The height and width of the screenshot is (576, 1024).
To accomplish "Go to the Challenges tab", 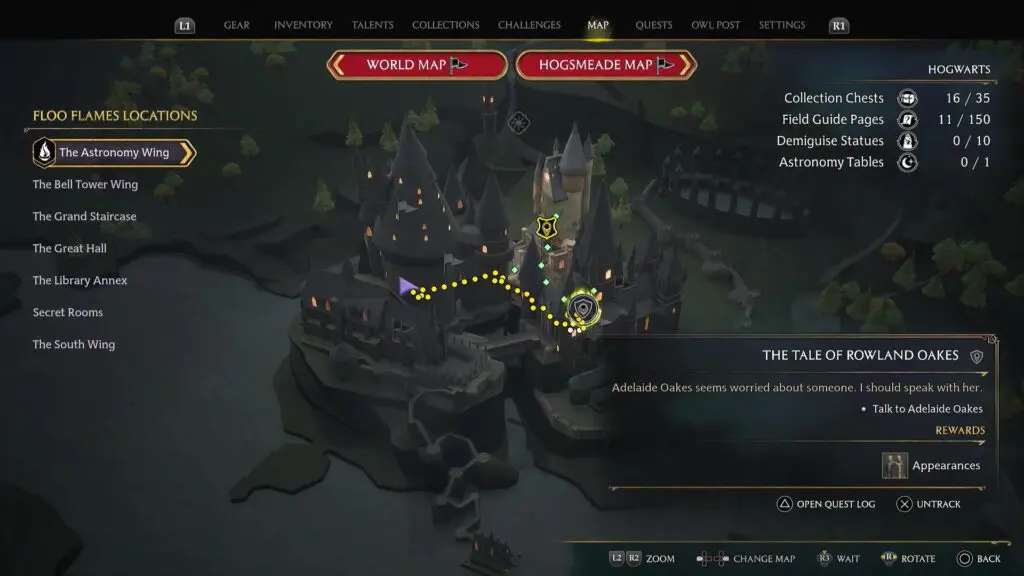I will [530, 25].
